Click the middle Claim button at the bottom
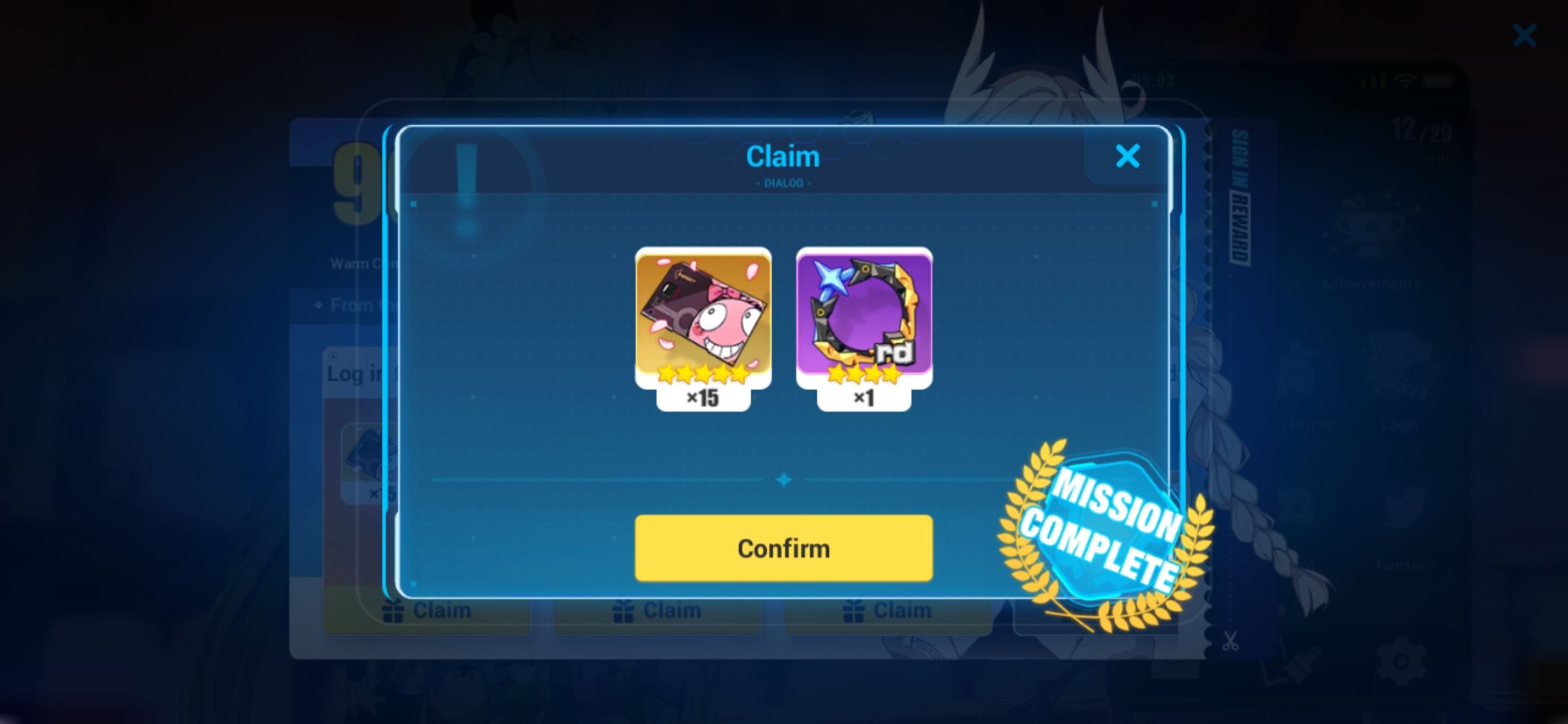This screenshot has width=1568, height=724. pos(657,610)
